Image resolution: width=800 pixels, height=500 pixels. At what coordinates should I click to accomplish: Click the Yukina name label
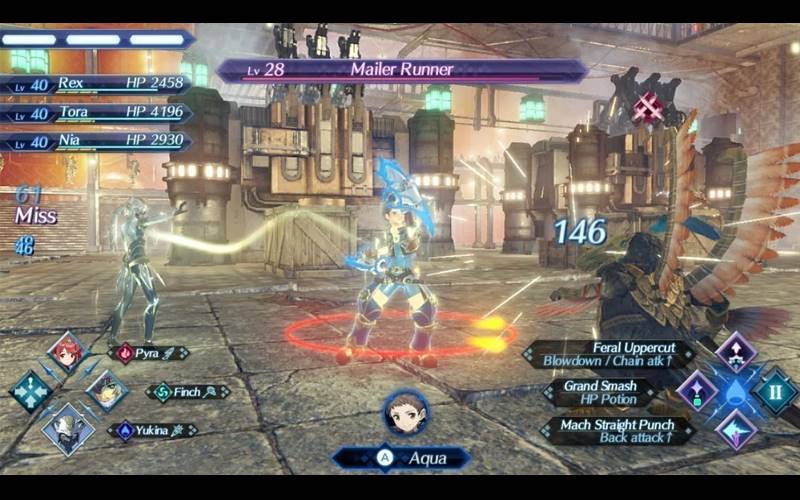point(152,430)
